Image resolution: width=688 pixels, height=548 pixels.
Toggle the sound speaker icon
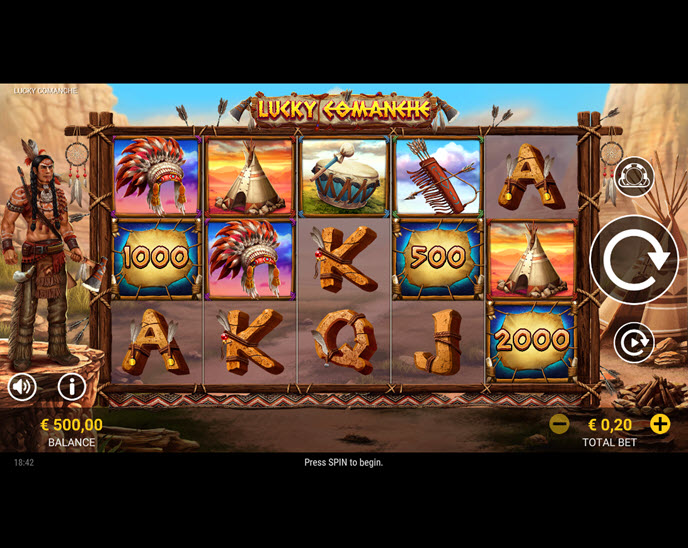pyautogui.click(x=22, y=386)
